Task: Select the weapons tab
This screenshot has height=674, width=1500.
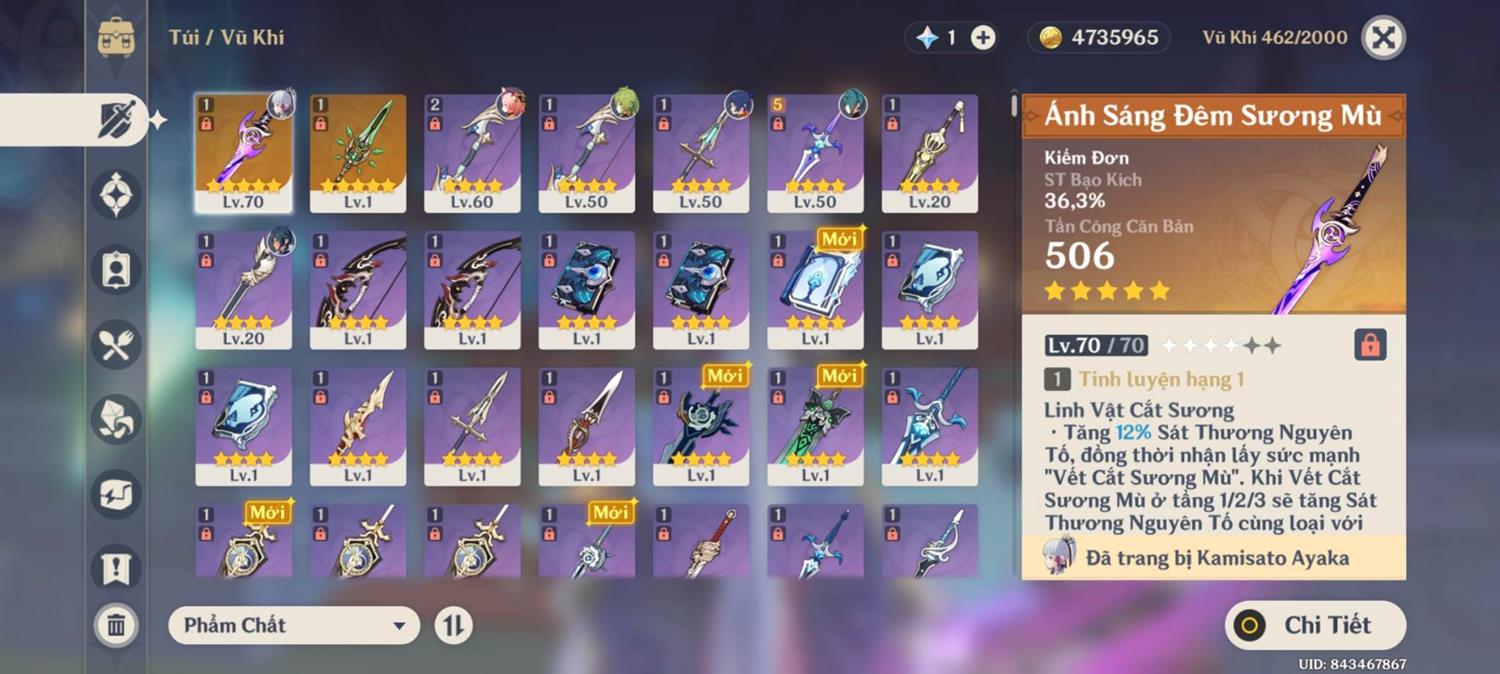Action: 116,120
